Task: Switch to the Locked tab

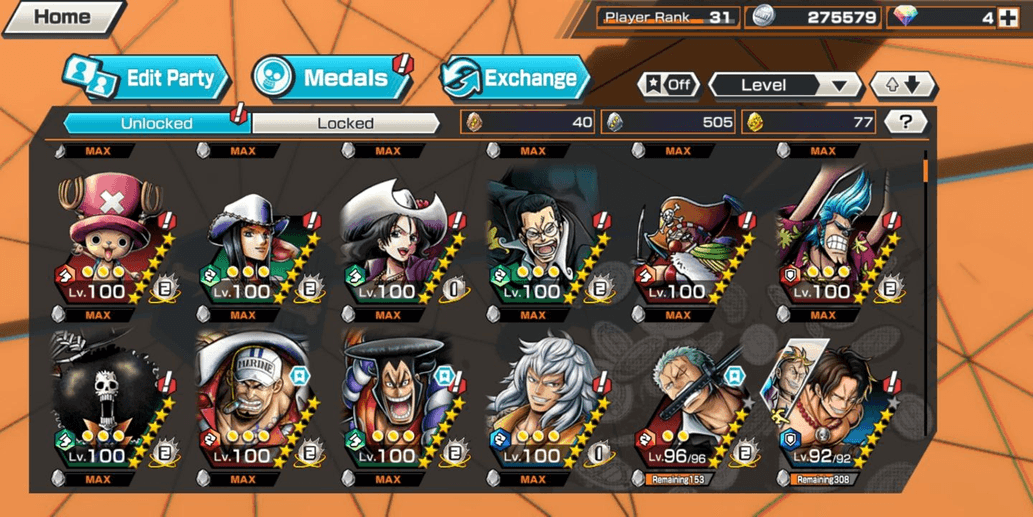Action: (345, 123)
